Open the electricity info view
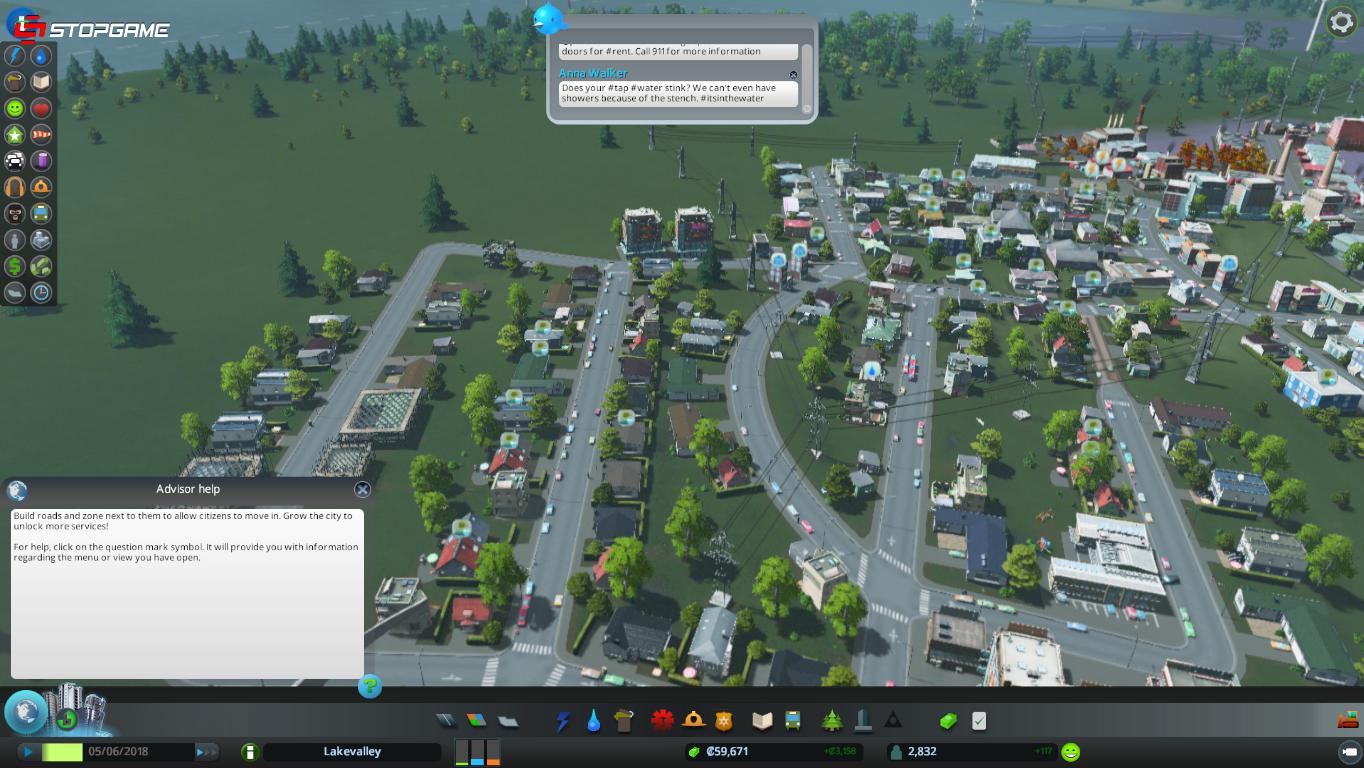 (x=16, y=56)
